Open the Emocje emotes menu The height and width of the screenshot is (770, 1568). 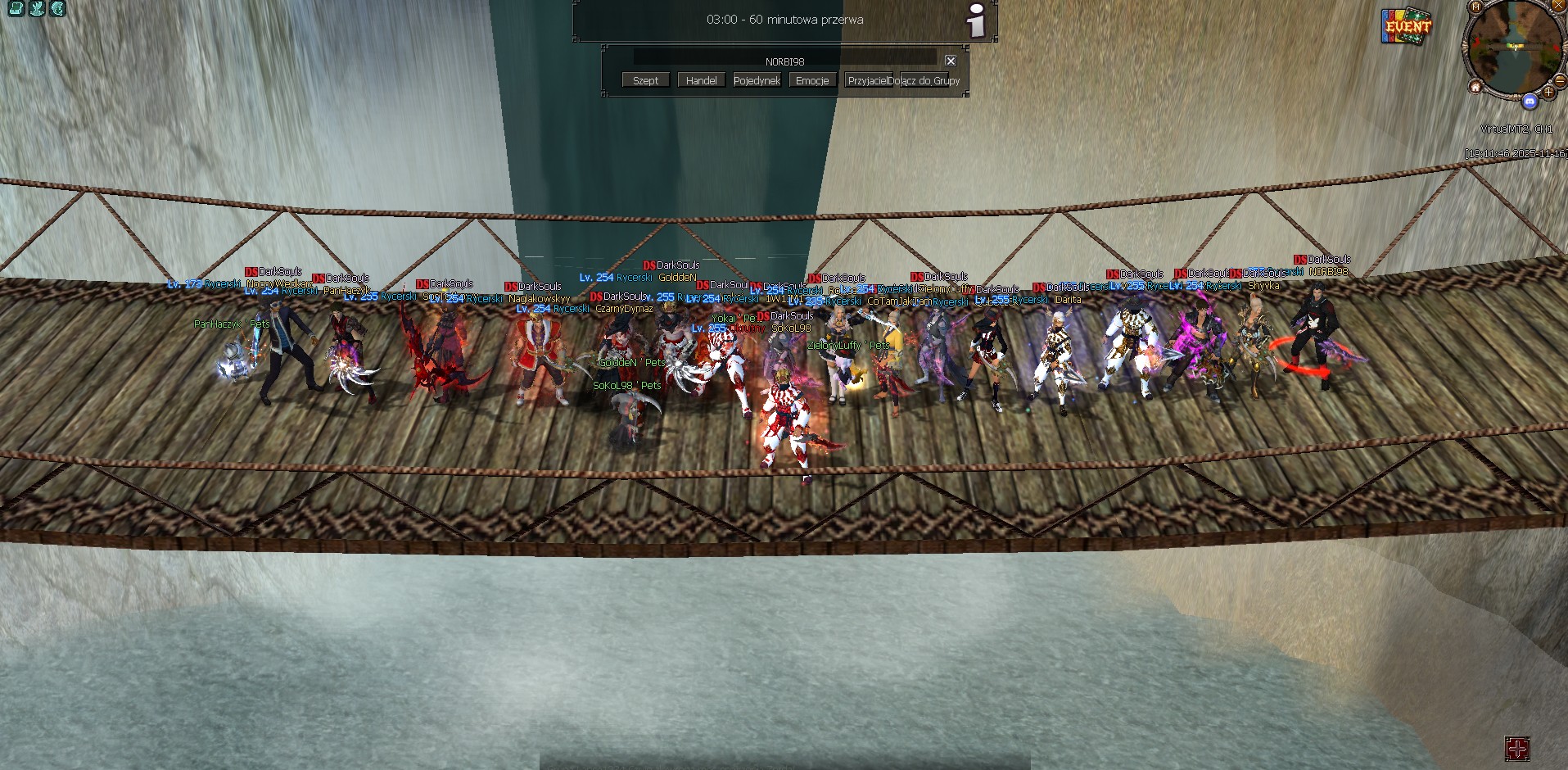pyautogui.click(x=811, y=79)
